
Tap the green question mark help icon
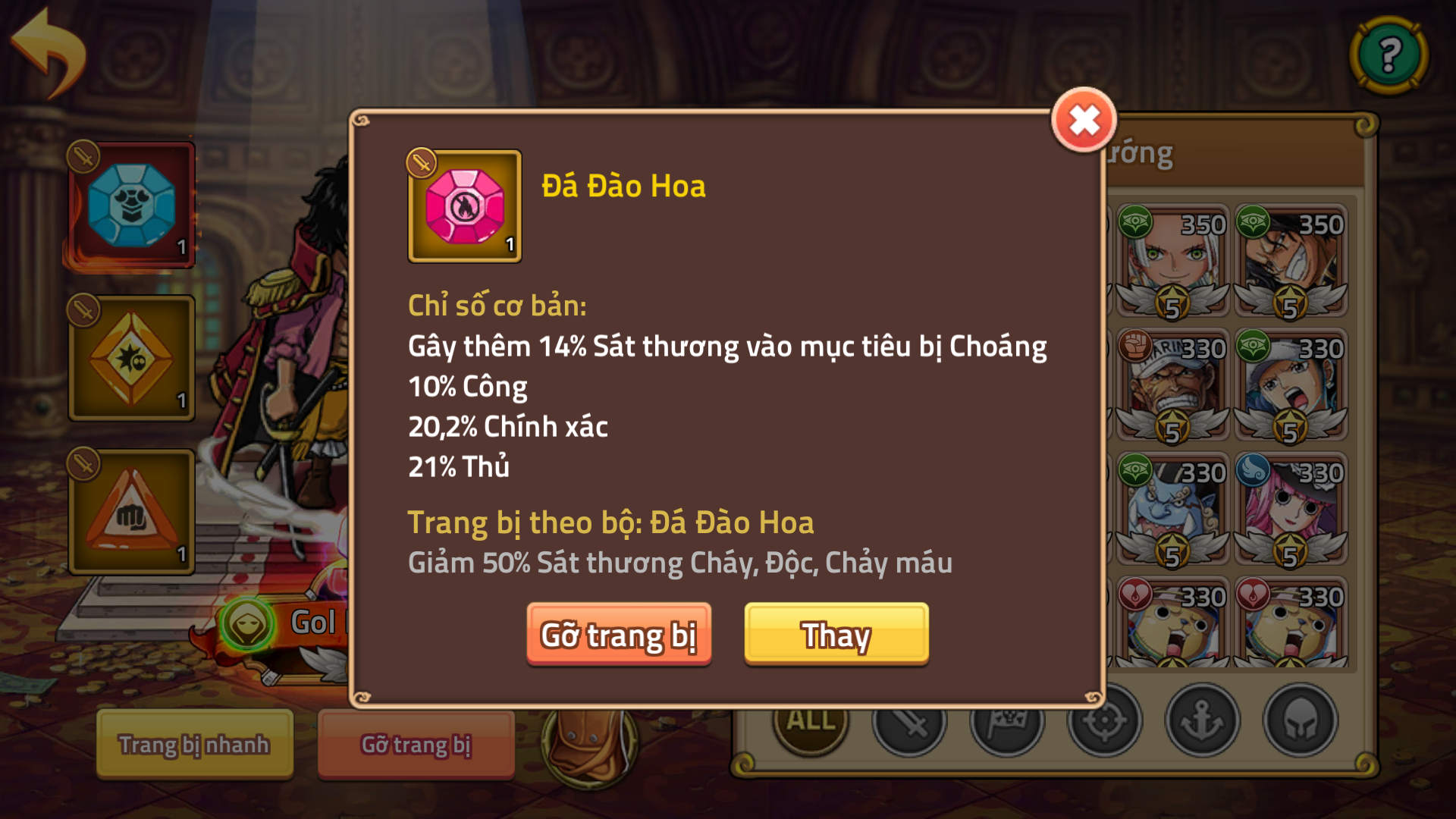(1389, 55)
